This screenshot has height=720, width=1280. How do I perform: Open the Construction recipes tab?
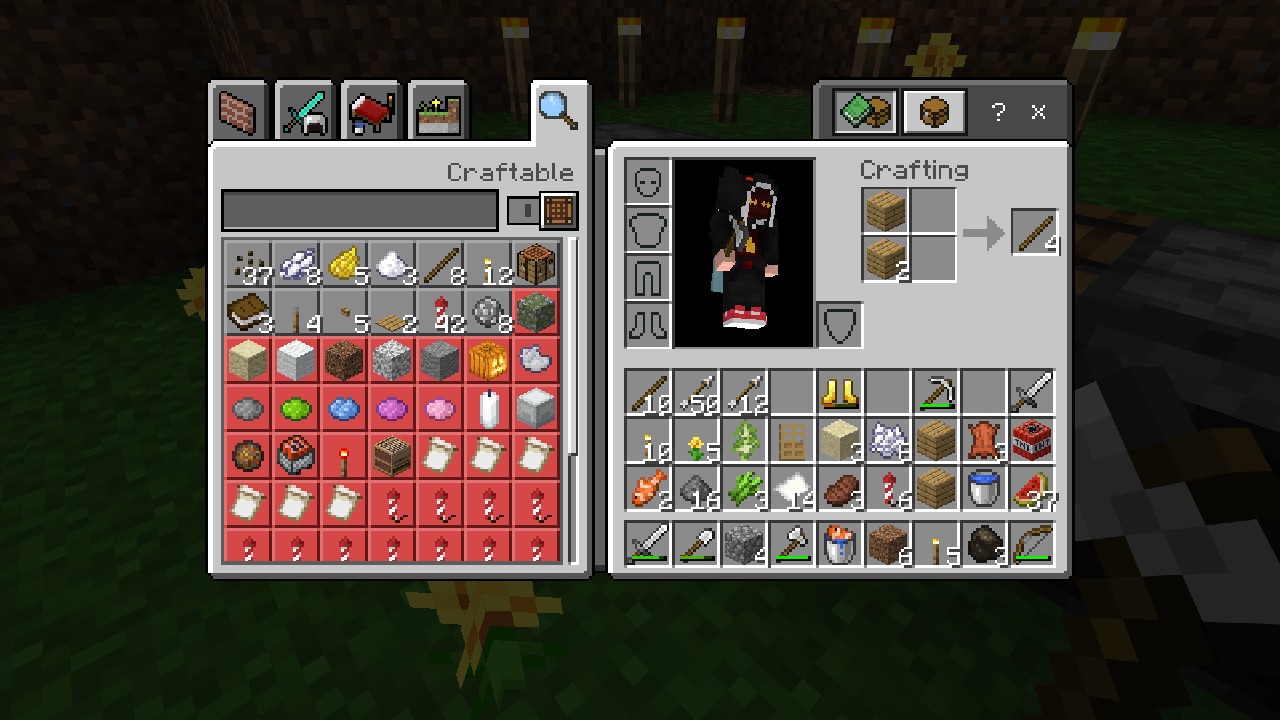tap(237, 110)
